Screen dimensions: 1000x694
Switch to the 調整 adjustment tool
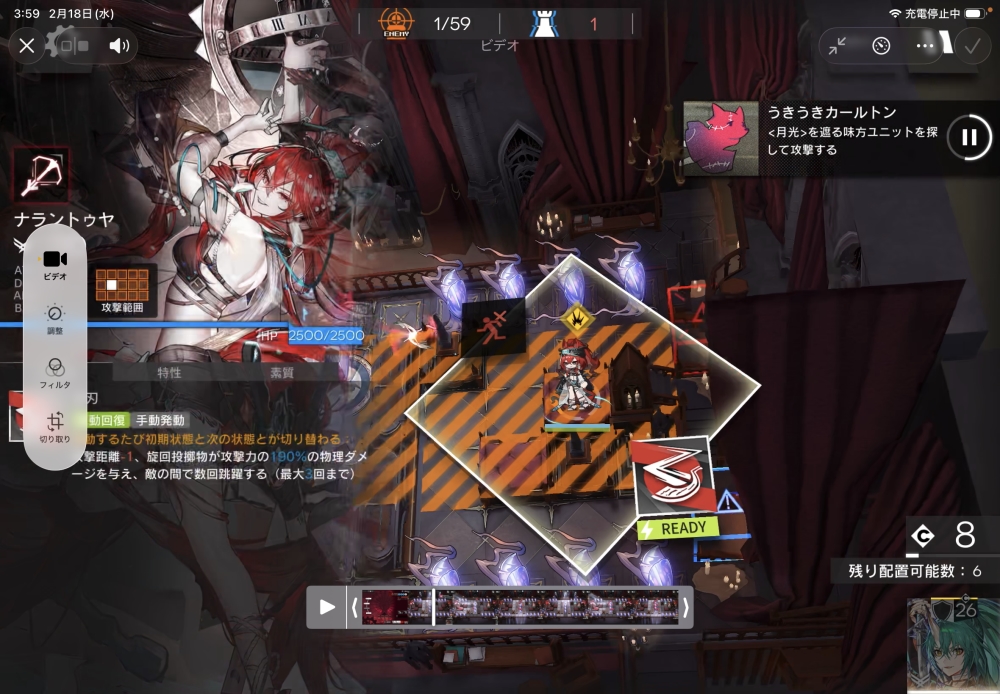(x=55, y=319)
